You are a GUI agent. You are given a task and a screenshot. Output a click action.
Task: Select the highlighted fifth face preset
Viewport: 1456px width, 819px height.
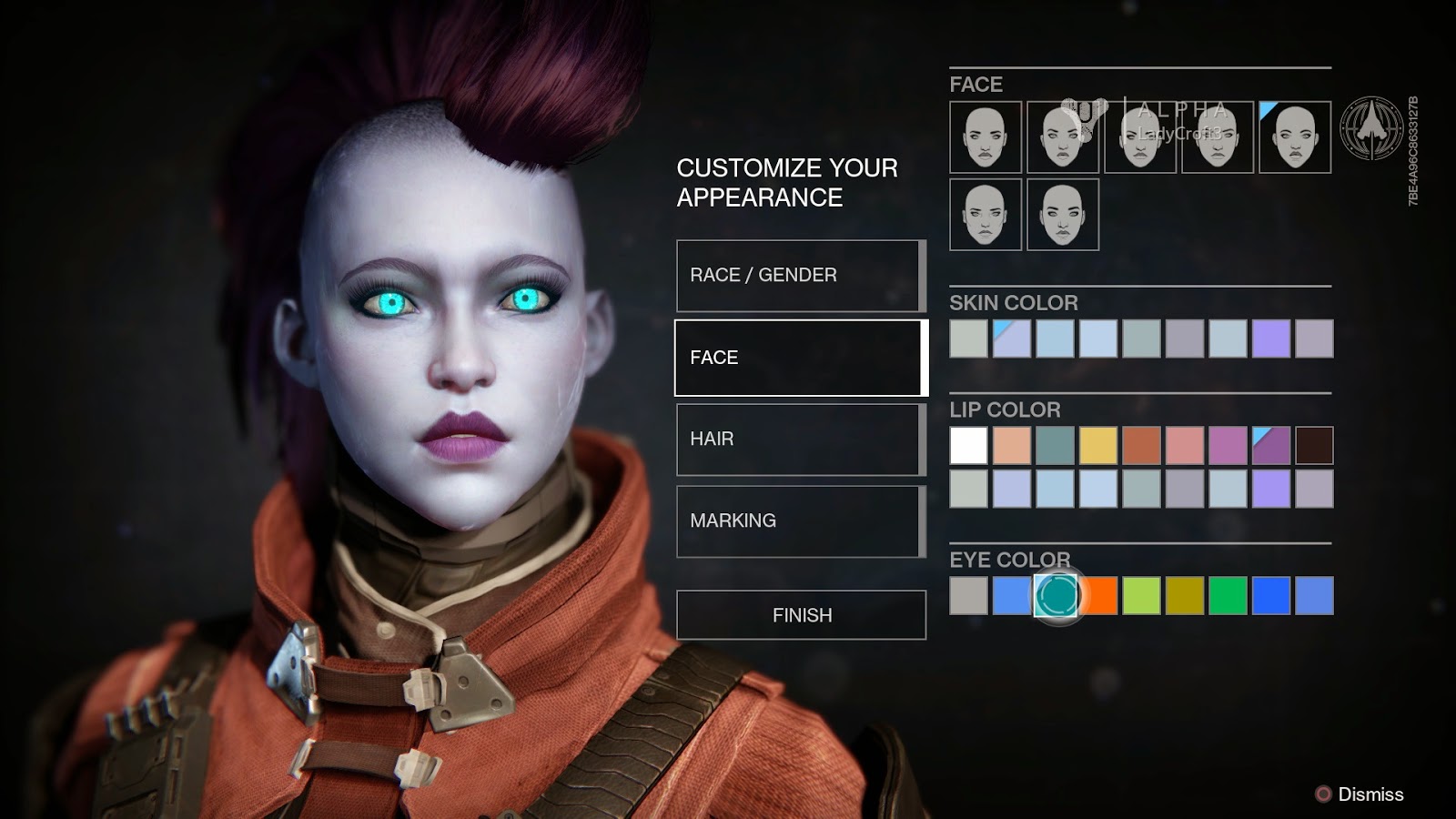[x=1294, y=138]
